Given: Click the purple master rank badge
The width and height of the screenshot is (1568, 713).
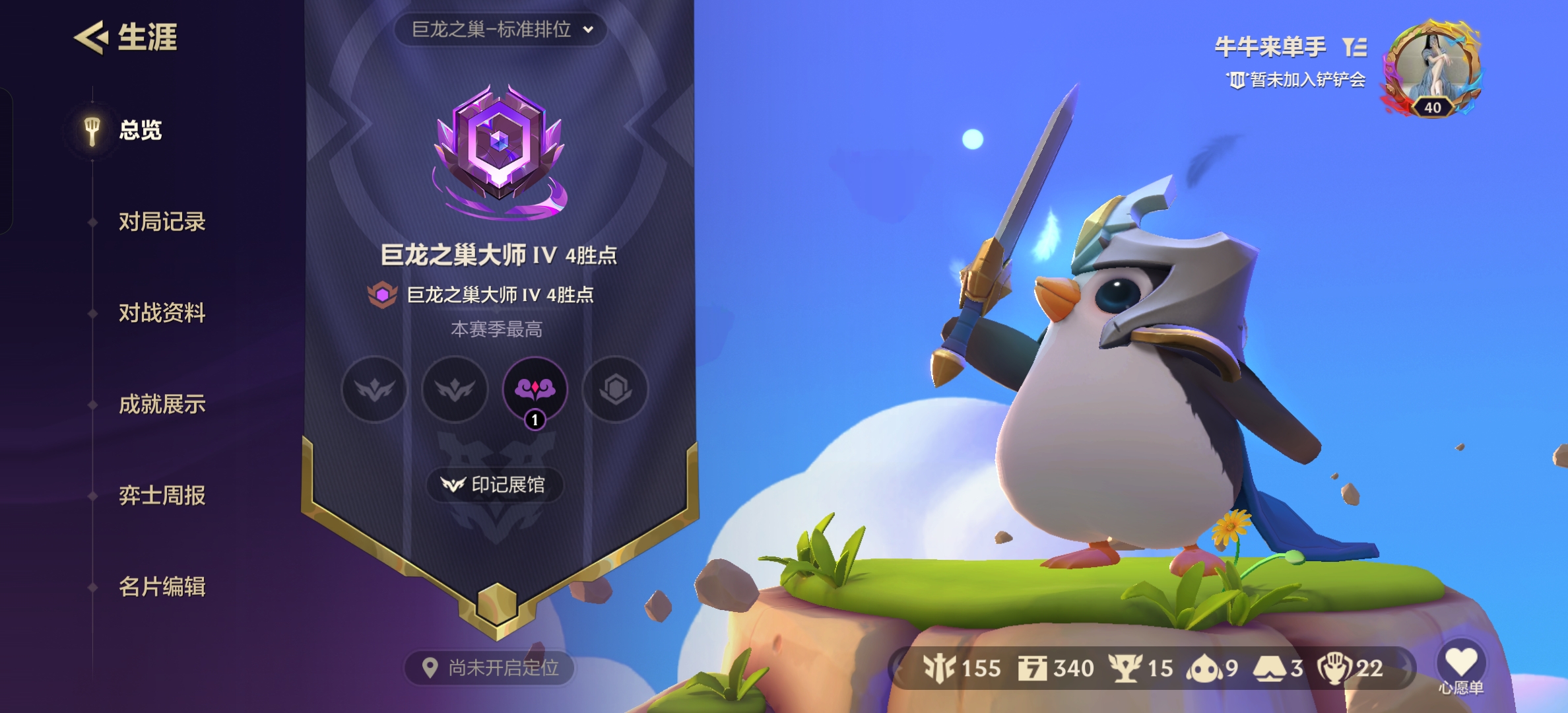Looking at the screenshot, I should 500,151.
